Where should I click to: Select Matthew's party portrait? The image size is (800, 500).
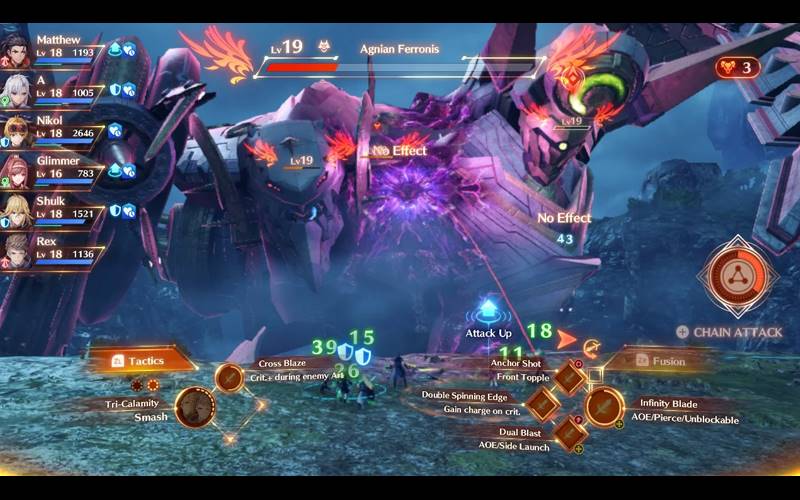point(17,47)
